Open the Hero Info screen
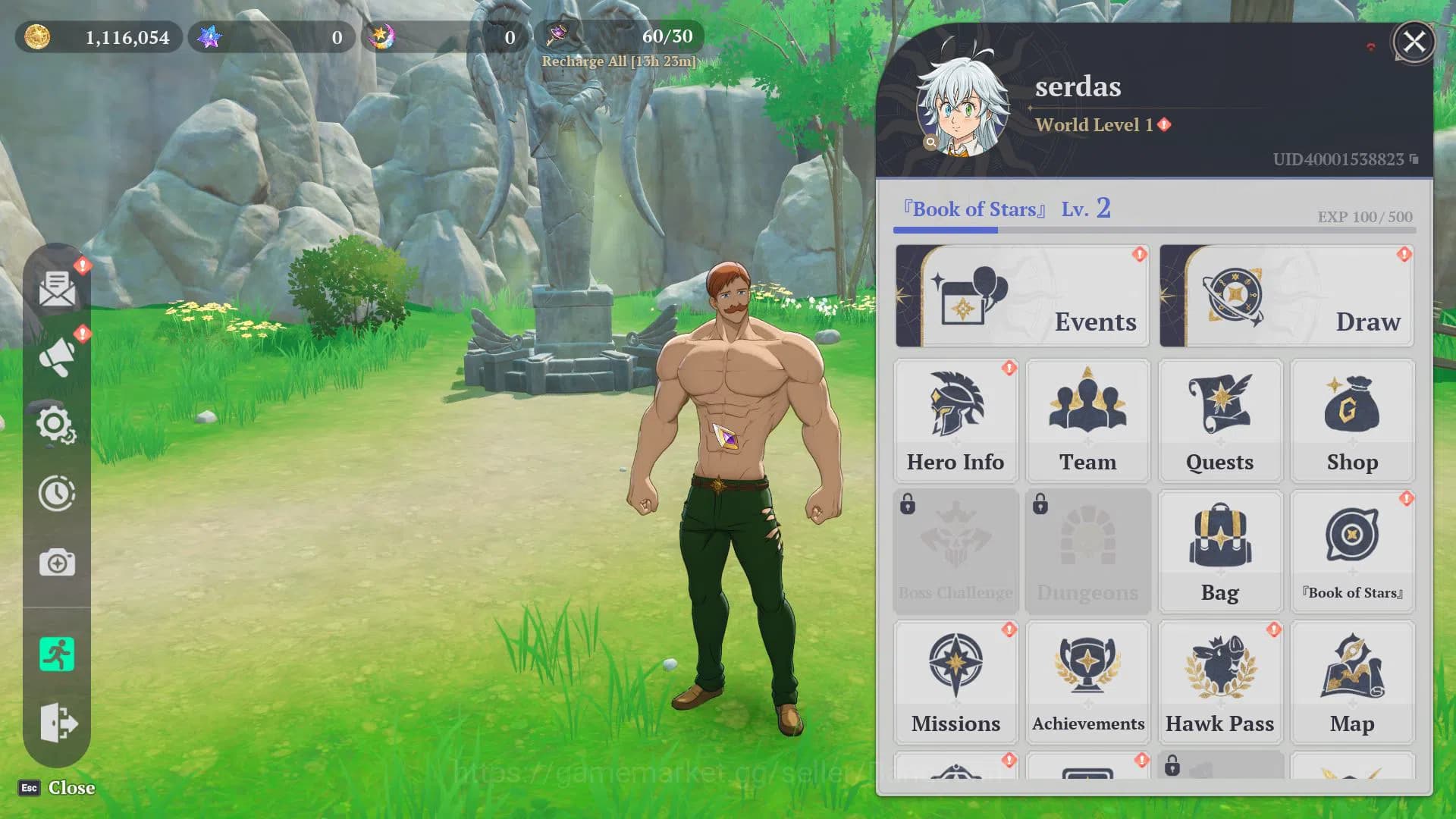This screenshot has width=1456, height=819. coord(955,421)
